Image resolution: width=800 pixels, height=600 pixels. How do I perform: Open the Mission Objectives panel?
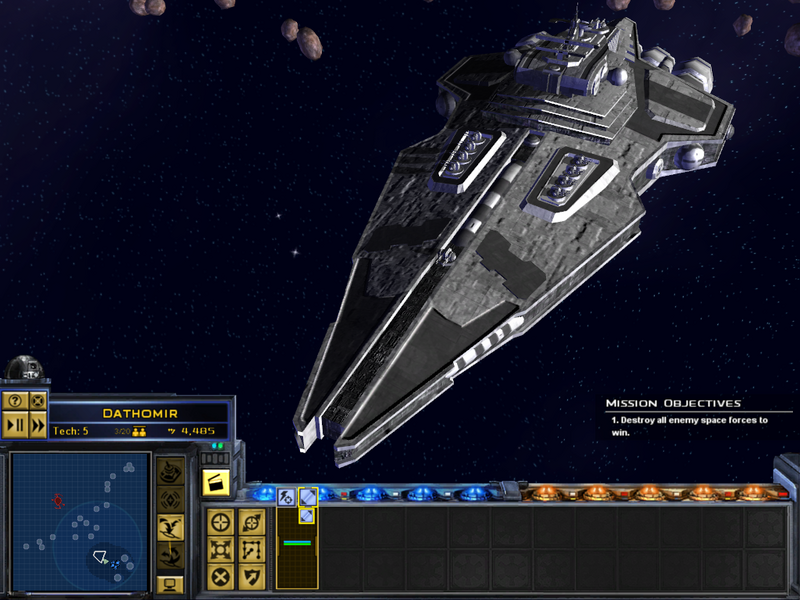click(673, 403)
